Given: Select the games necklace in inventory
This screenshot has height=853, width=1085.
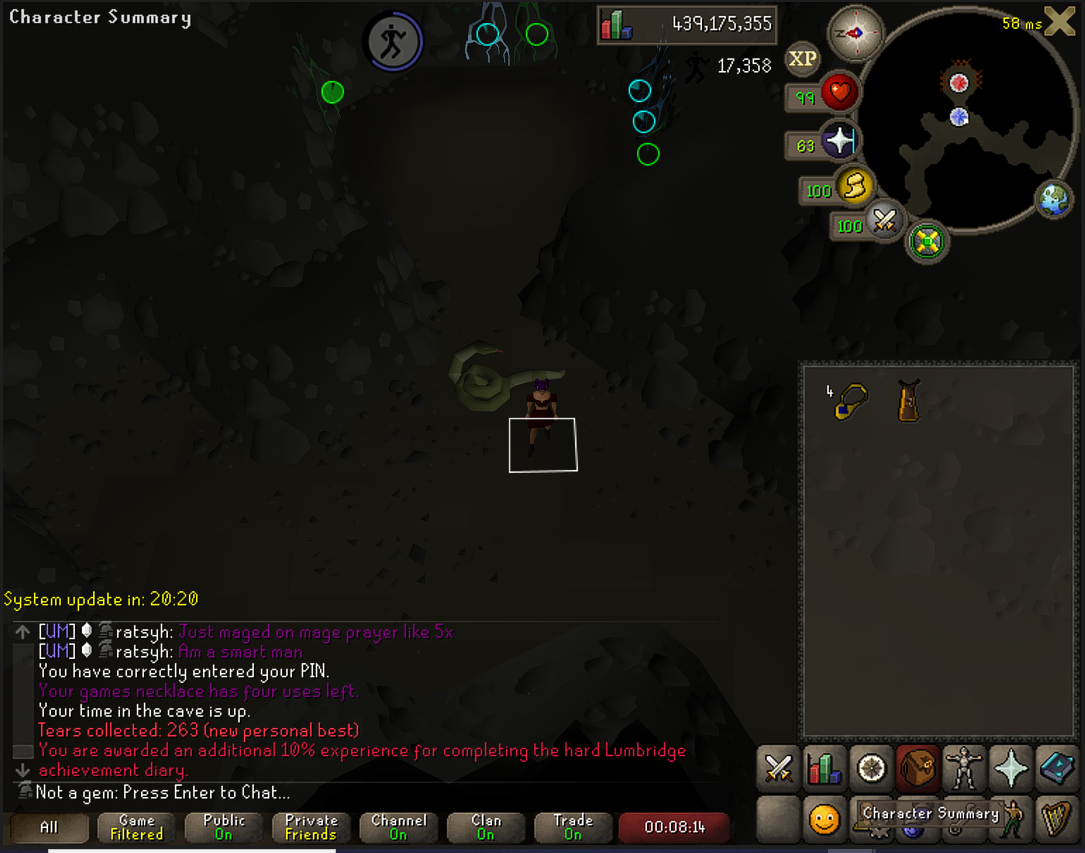Looking at the screenshot, I should pos(851,402).
